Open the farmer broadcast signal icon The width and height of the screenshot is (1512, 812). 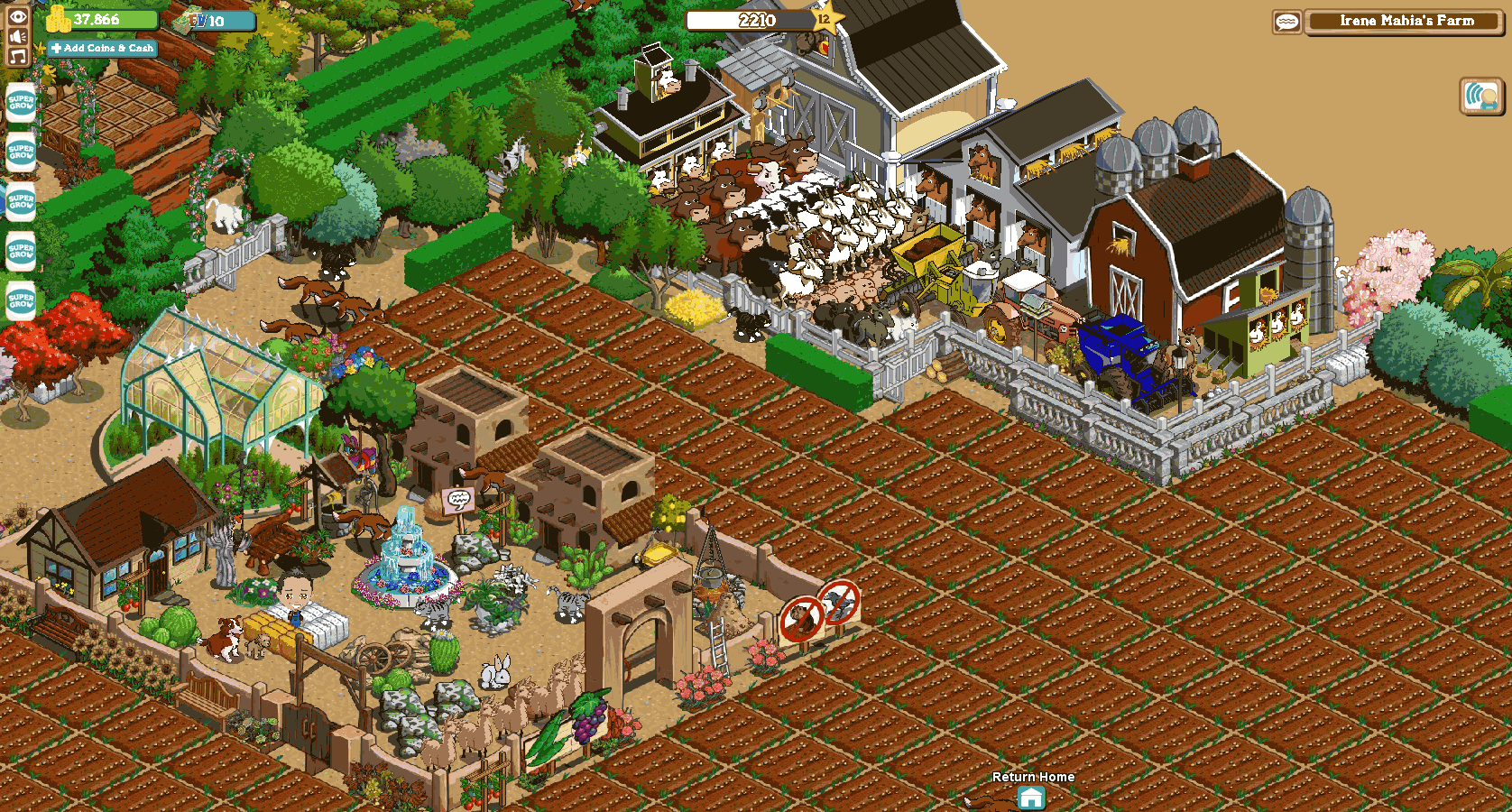pyautogui.click(x=1480, y=96)
